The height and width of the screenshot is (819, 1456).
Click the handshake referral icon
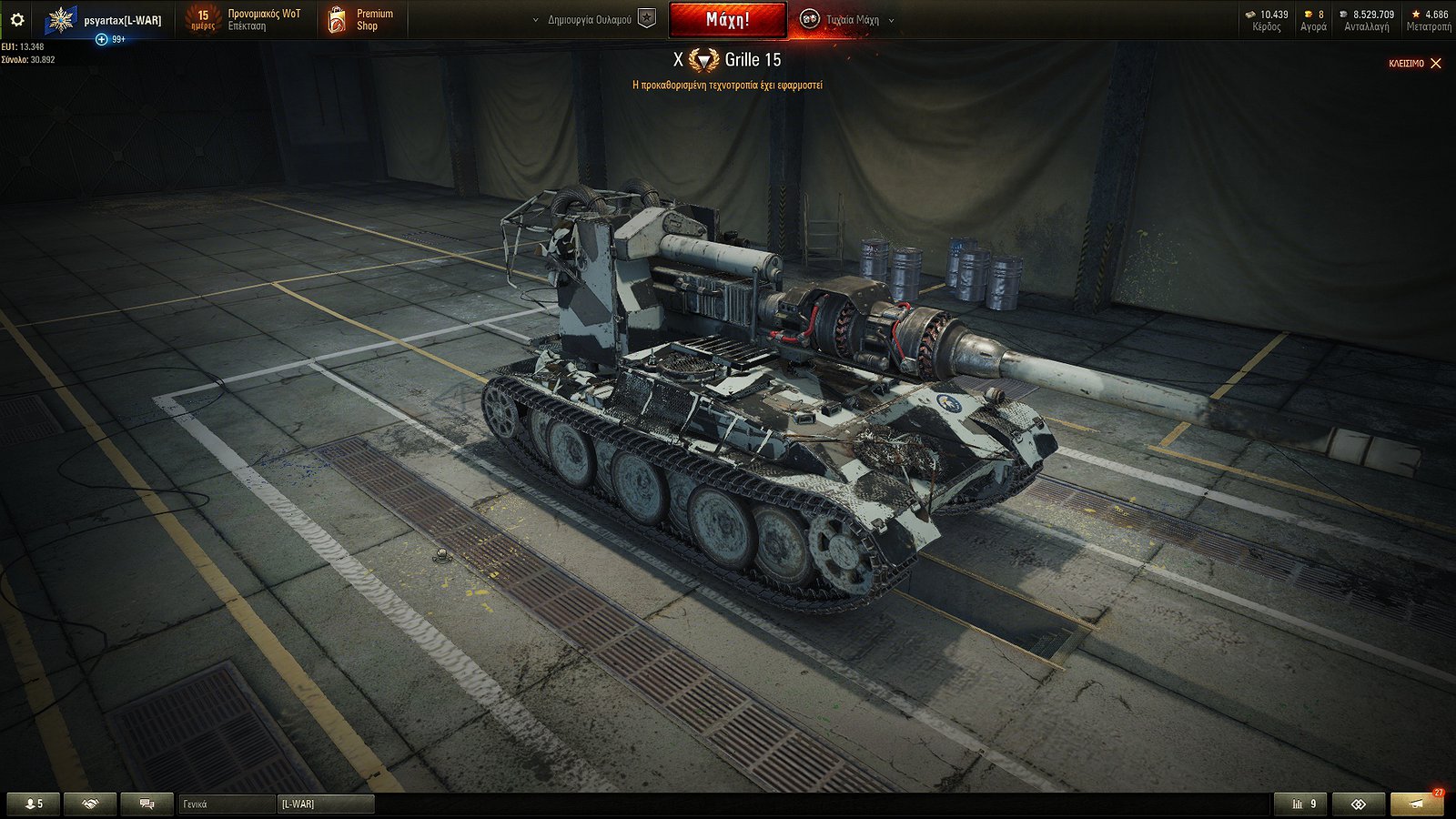[x=89, y=804]
